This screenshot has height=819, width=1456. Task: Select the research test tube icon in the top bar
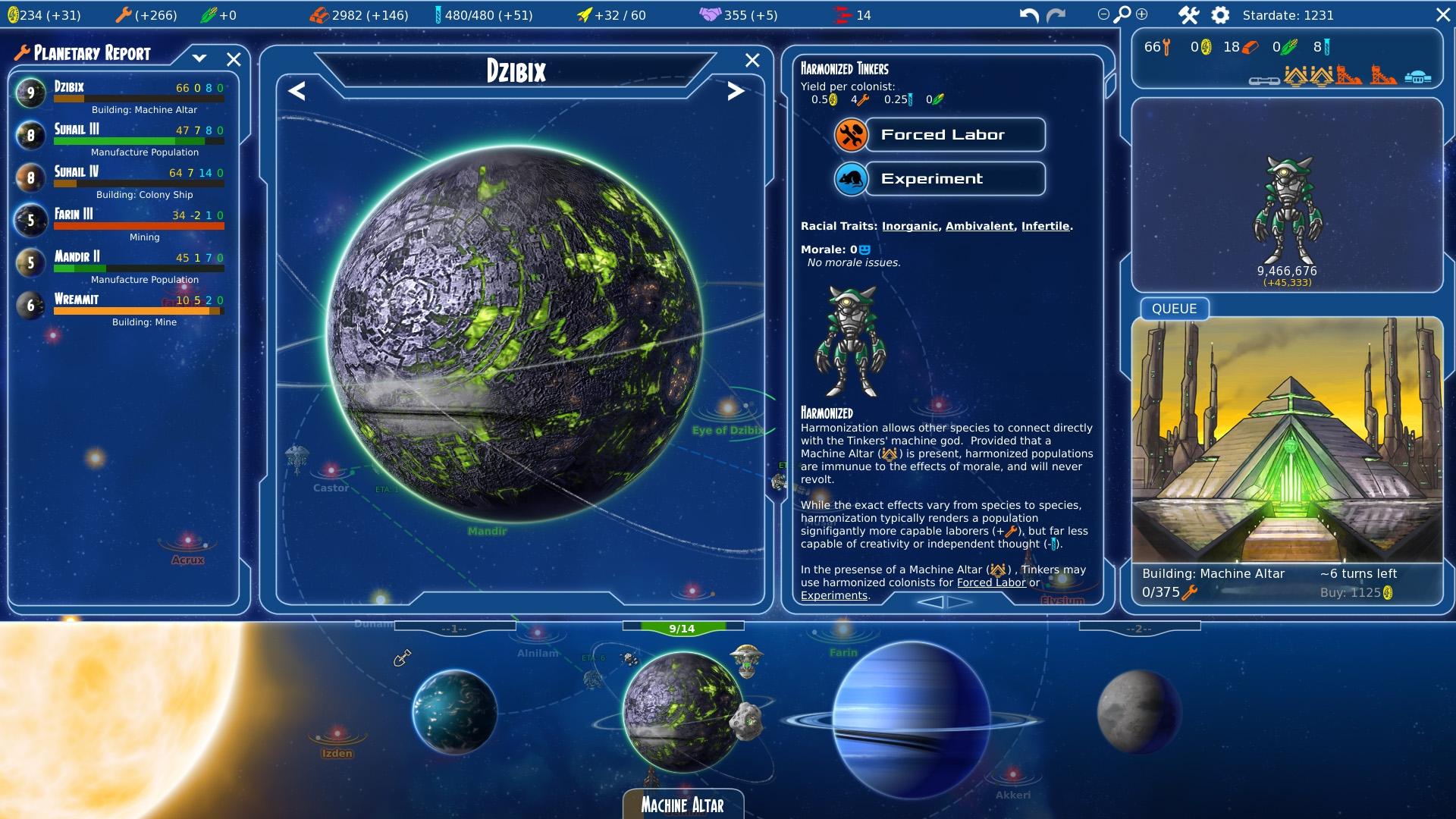coord(438,14)
